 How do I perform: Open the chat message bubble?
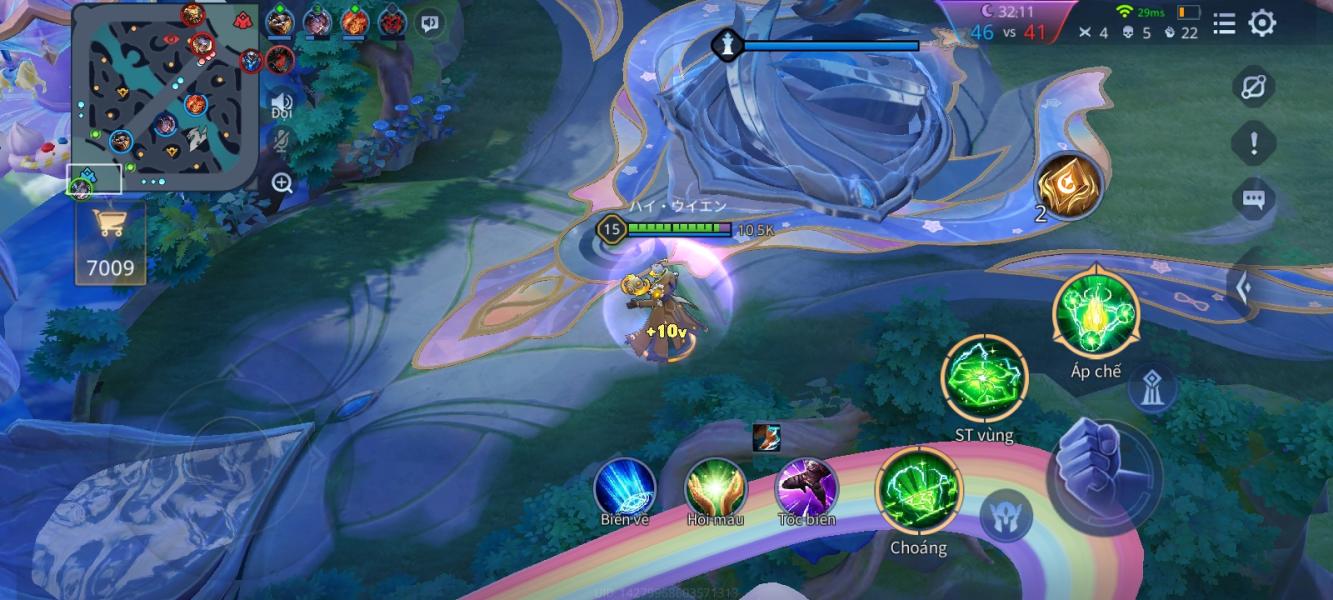tap(1253, 200)
